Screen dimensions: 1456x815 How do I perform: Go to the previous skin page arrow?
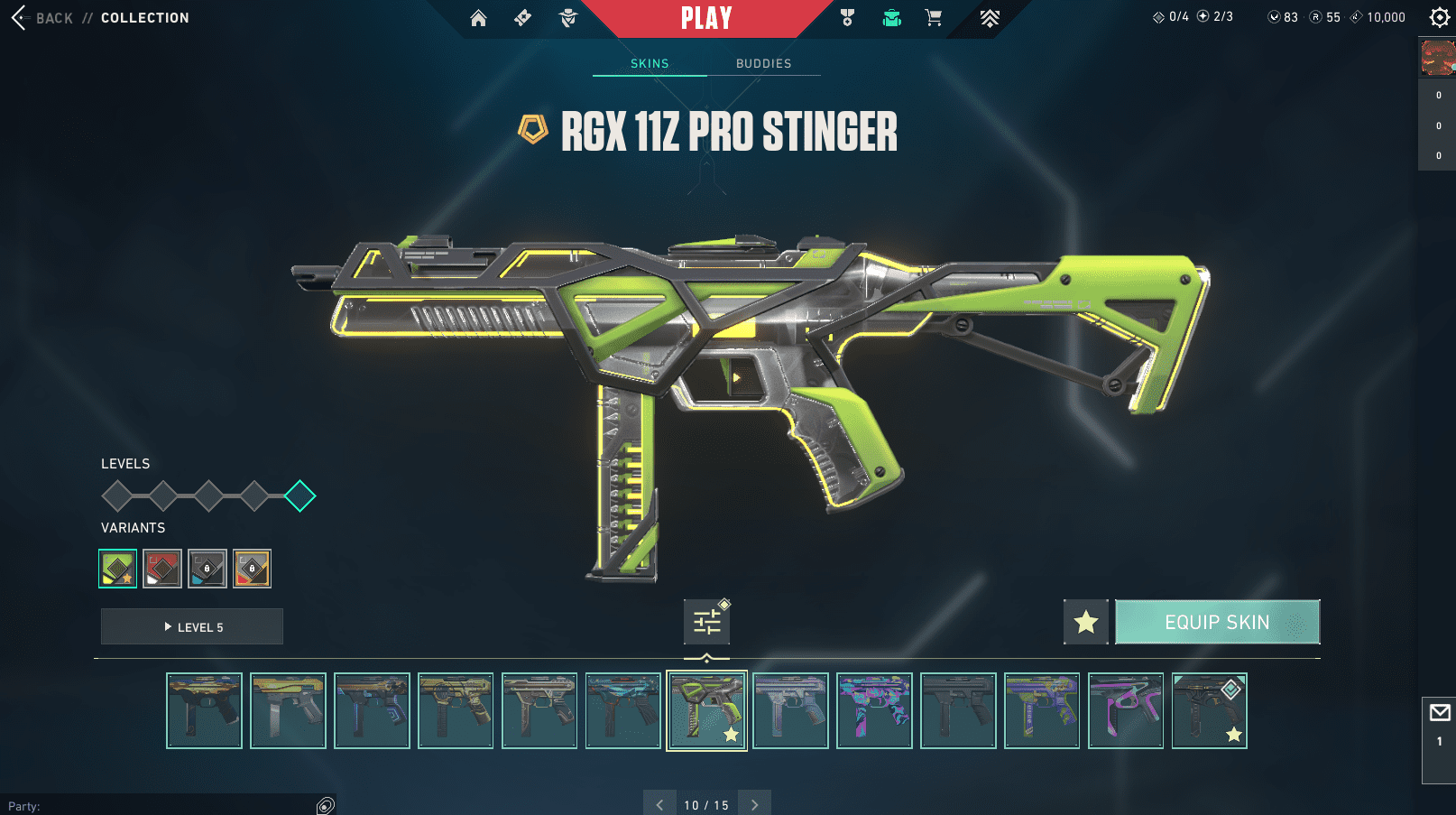(x=659, y=804)
